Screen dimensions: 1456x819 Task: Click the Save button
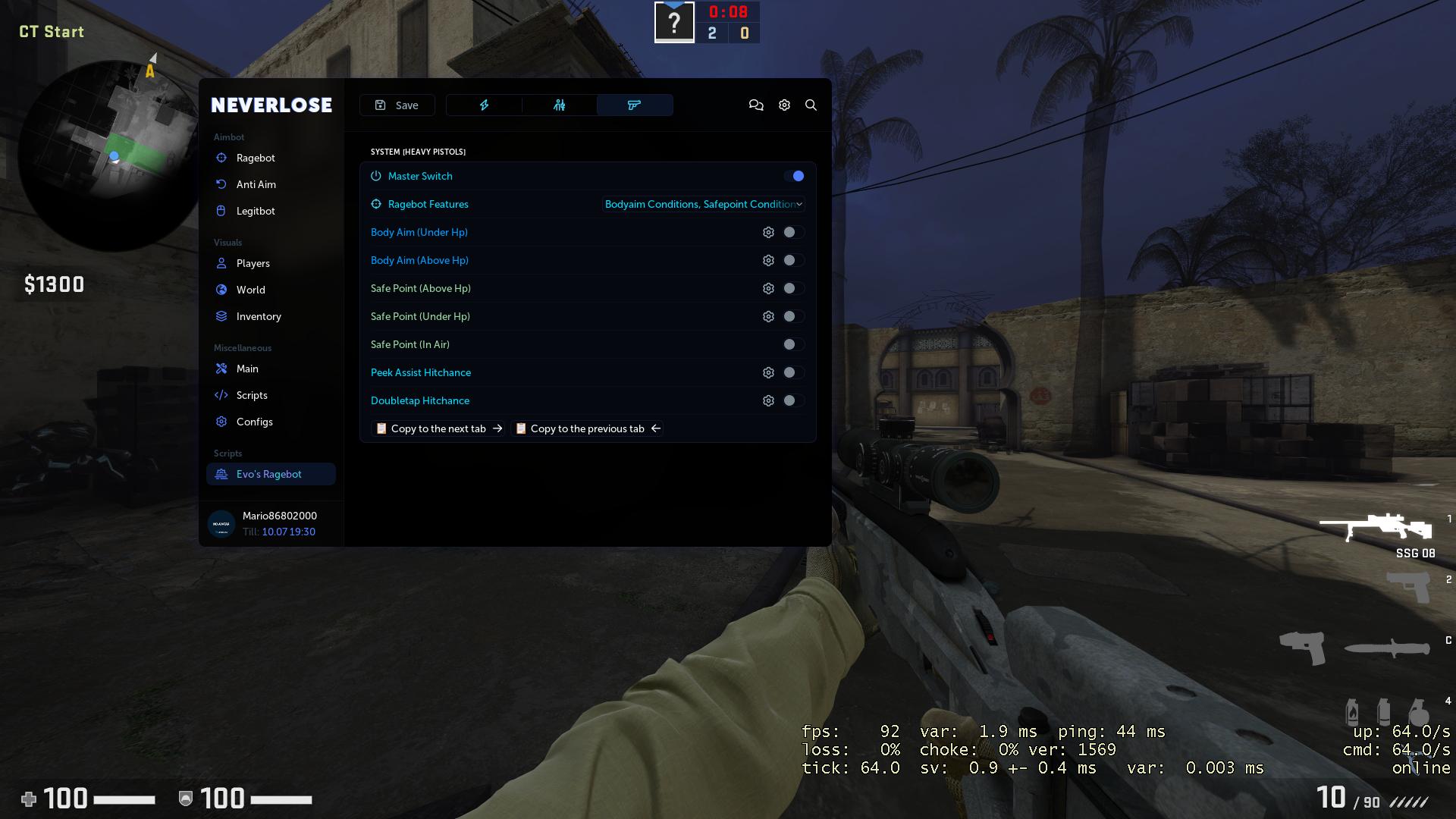(x=397, y=105)
